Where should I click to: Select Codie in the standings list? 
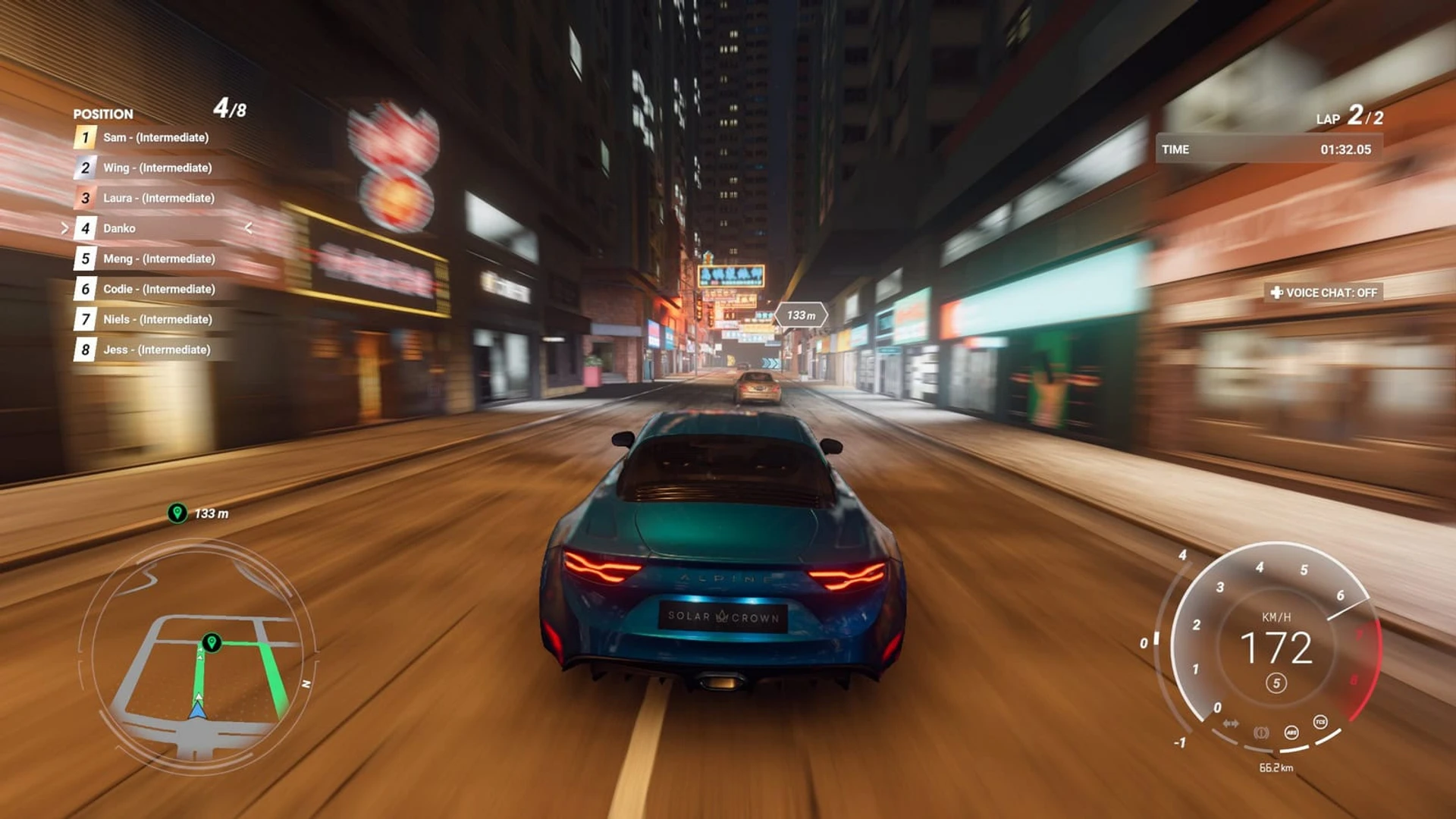tap(158, 289)
